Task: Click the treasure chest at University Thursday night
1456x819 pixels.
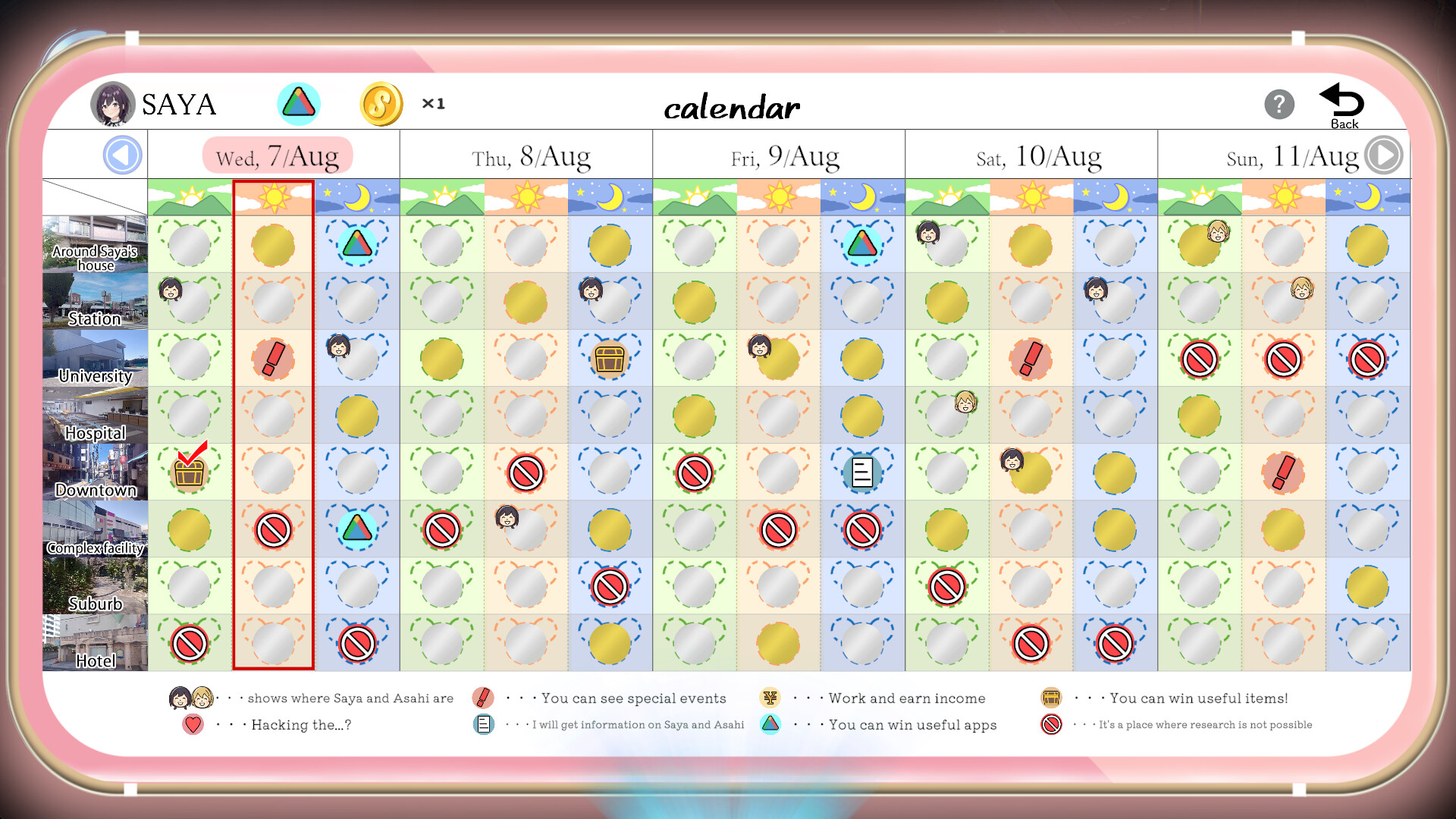Action: (610, 357)
